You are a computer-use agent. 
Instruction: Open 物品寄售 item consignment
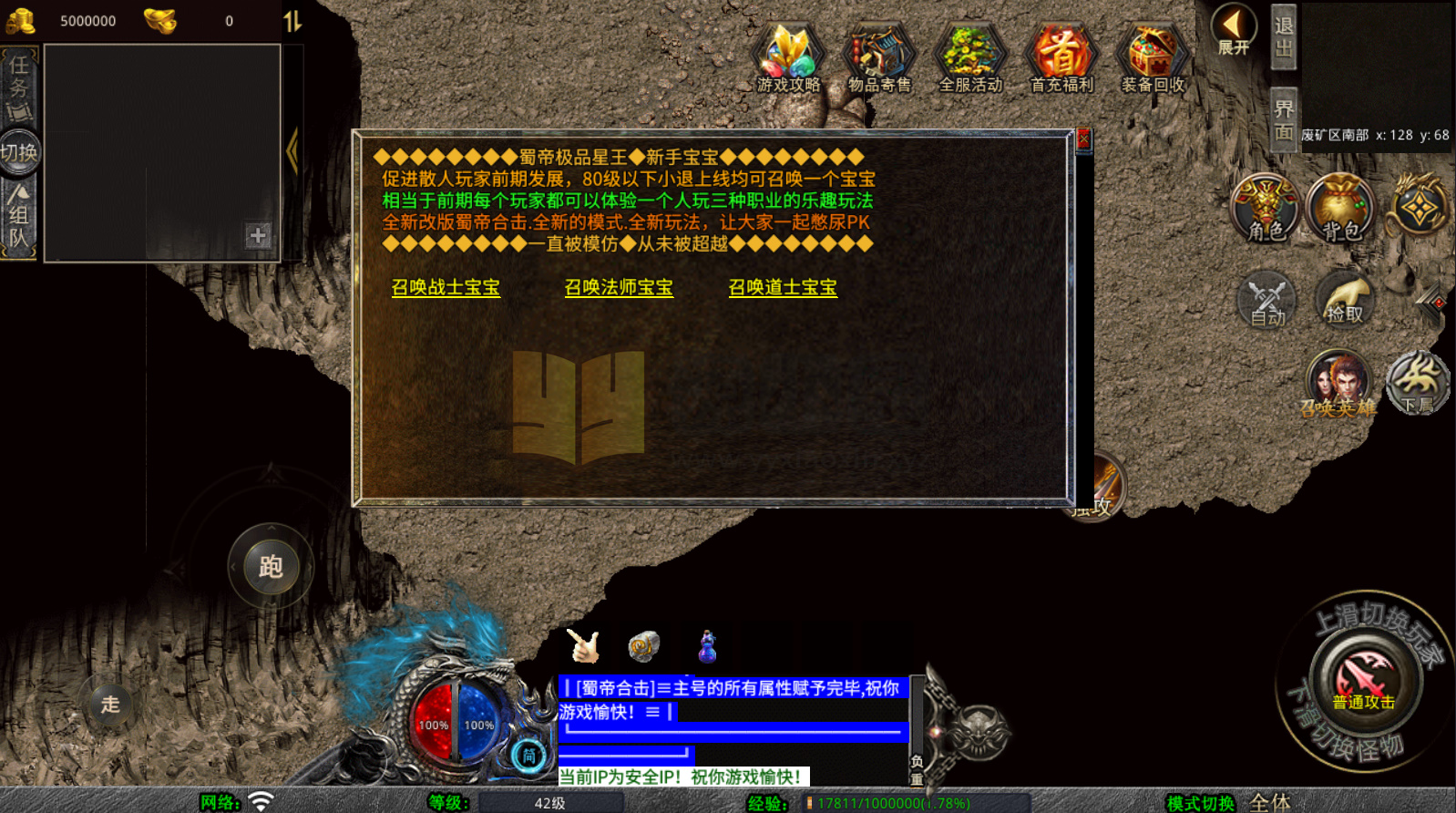879,59
